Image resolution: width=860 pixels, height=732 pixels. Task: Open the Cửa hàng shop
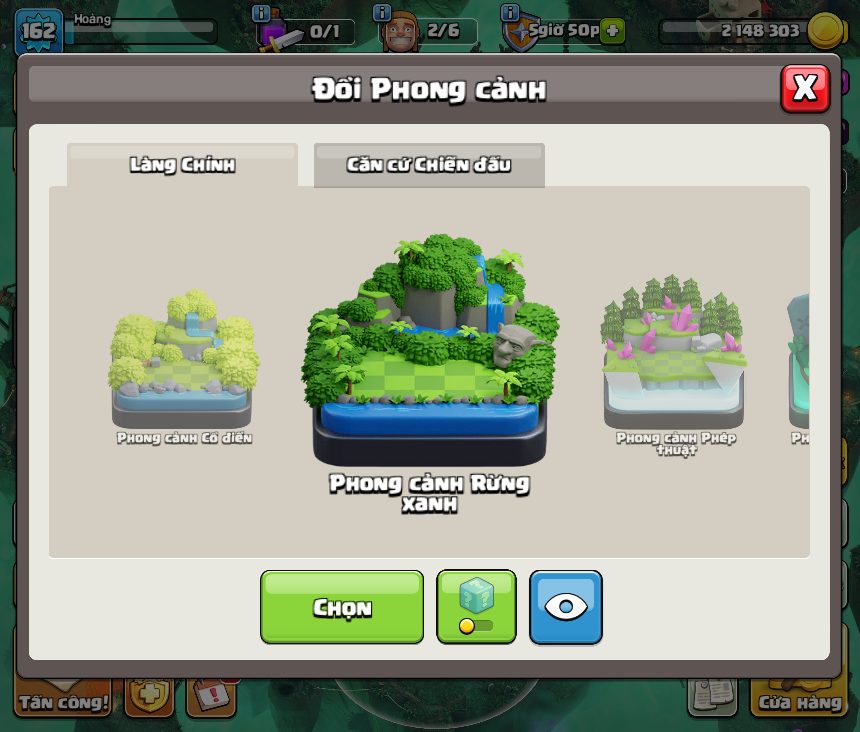(799, 701)
